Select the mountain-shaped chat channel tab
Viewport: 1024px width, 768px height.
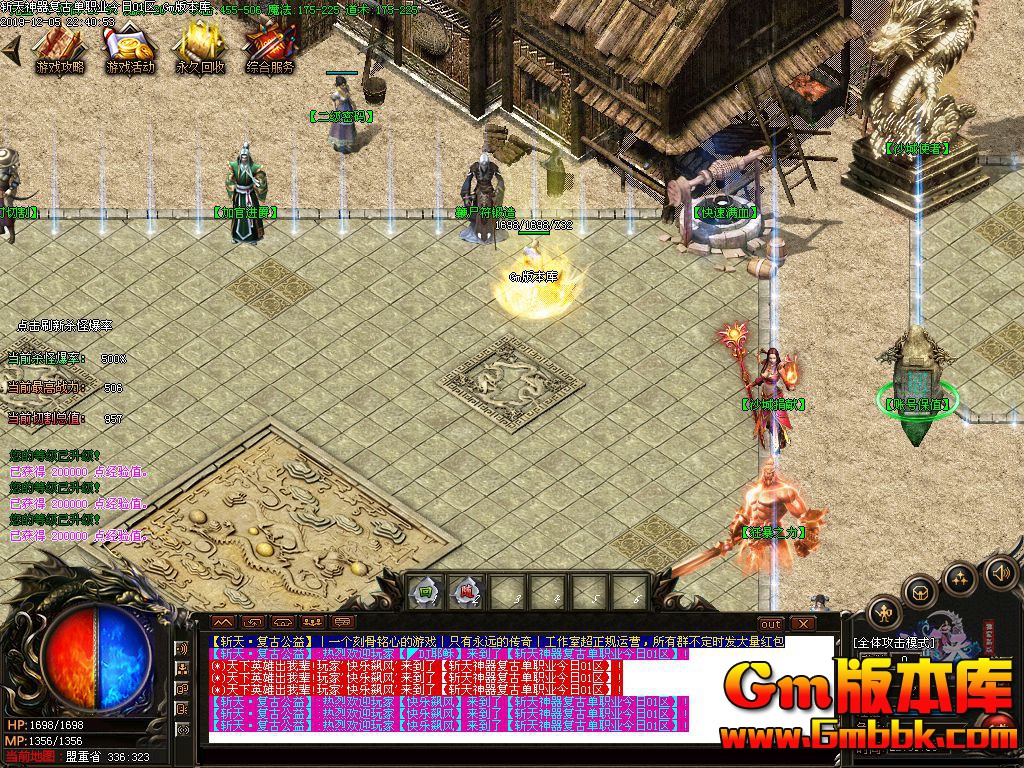point(222,623)
